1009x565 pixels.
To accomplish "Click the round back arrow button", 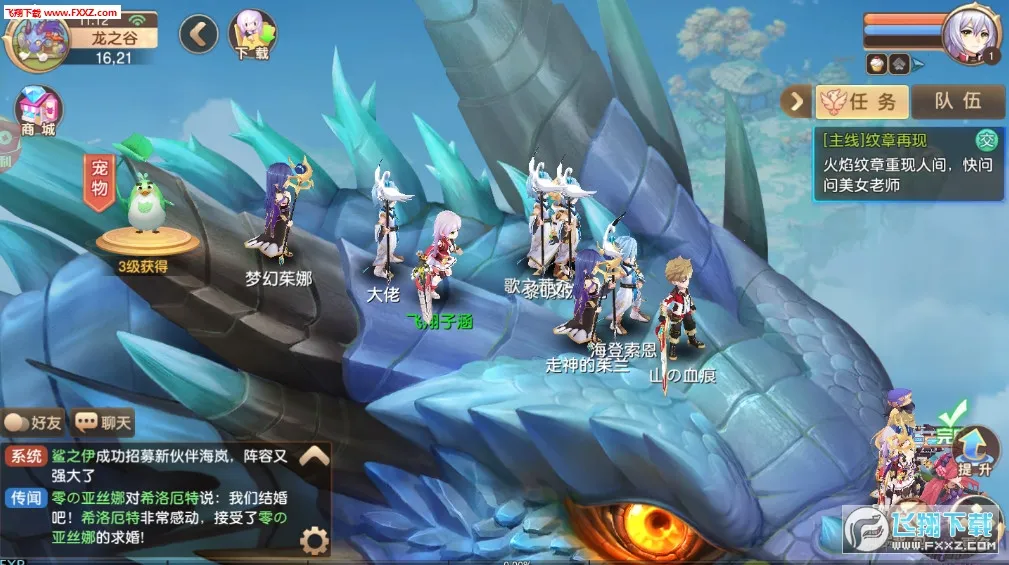I will pos(199,34).
